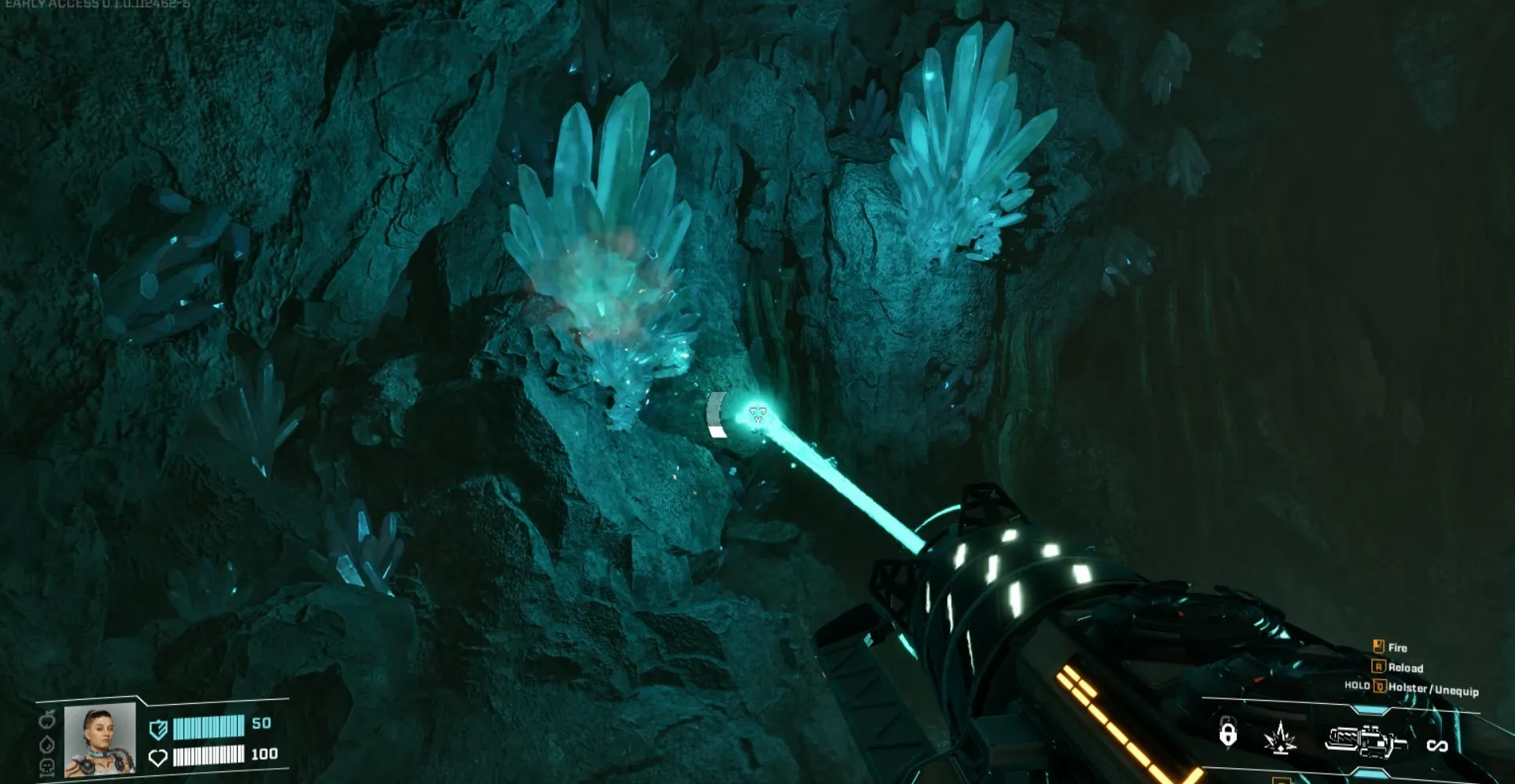Click the water droplet thirst icon

point(48,744)
